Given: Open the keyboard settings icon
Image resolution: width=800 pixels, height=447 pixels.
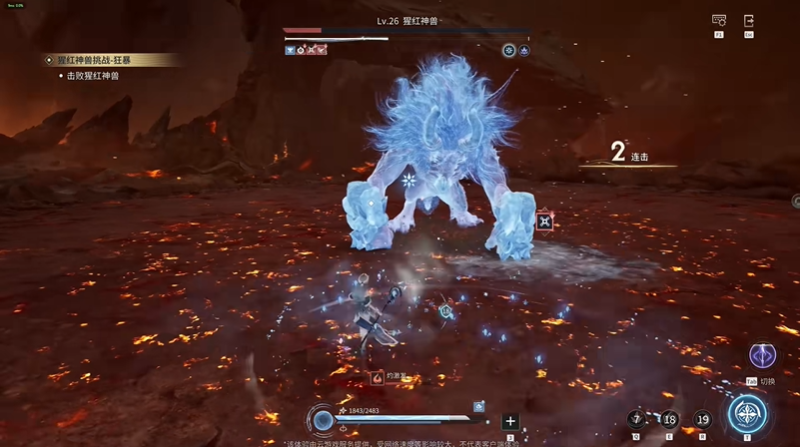Looking at the screenshot, I should click(718, 20).
